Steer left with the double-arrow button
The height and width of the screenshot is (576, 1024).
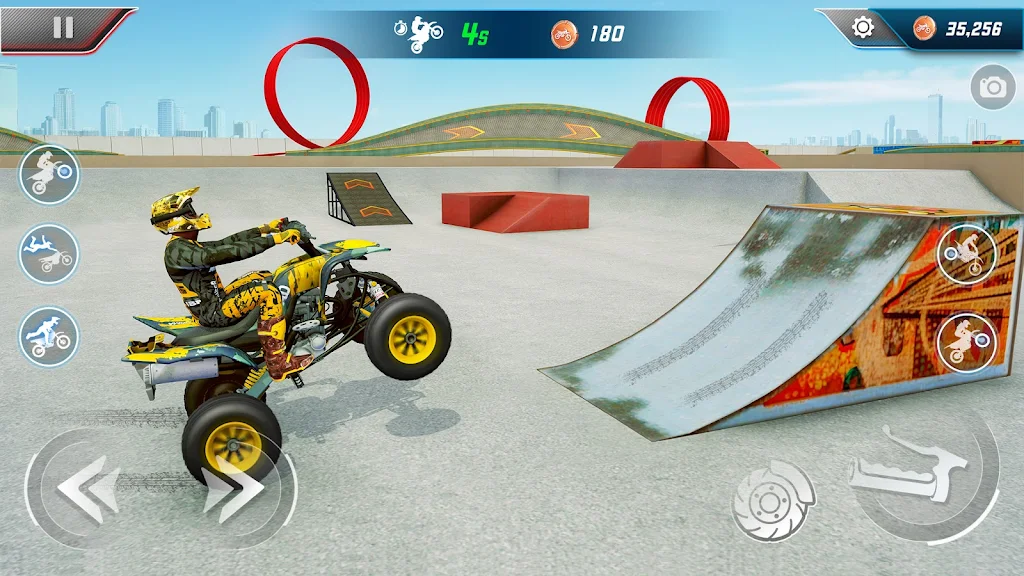coord(88,488)
